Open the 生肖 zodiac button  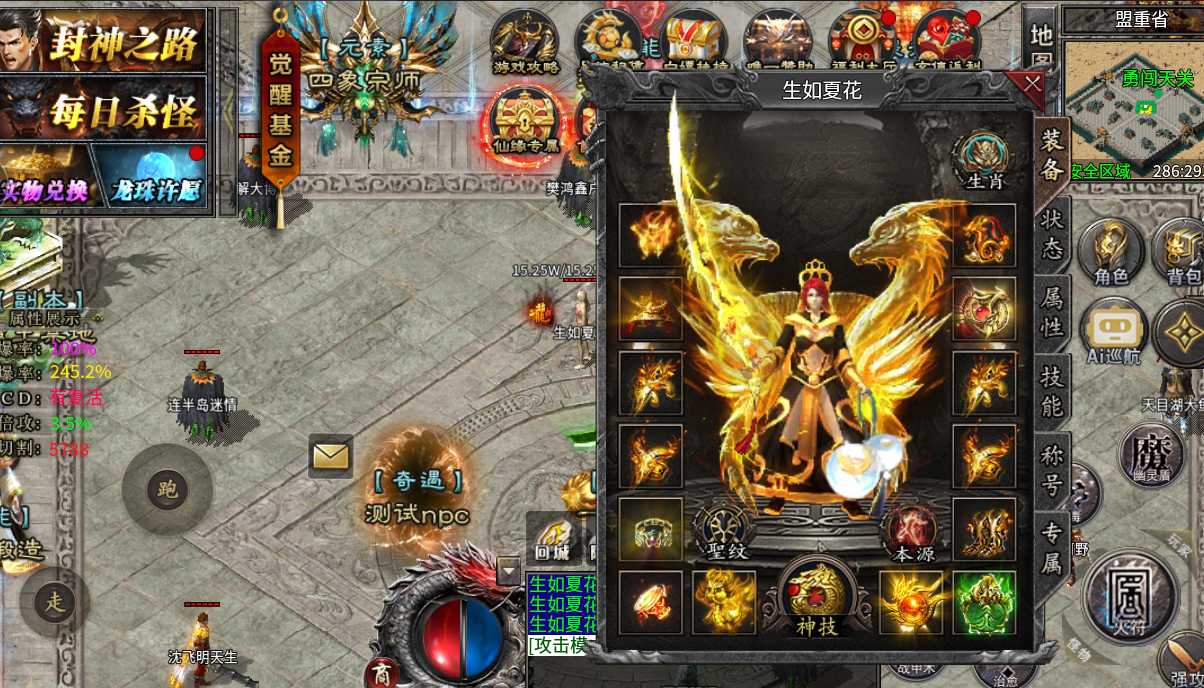pos(984,161)
